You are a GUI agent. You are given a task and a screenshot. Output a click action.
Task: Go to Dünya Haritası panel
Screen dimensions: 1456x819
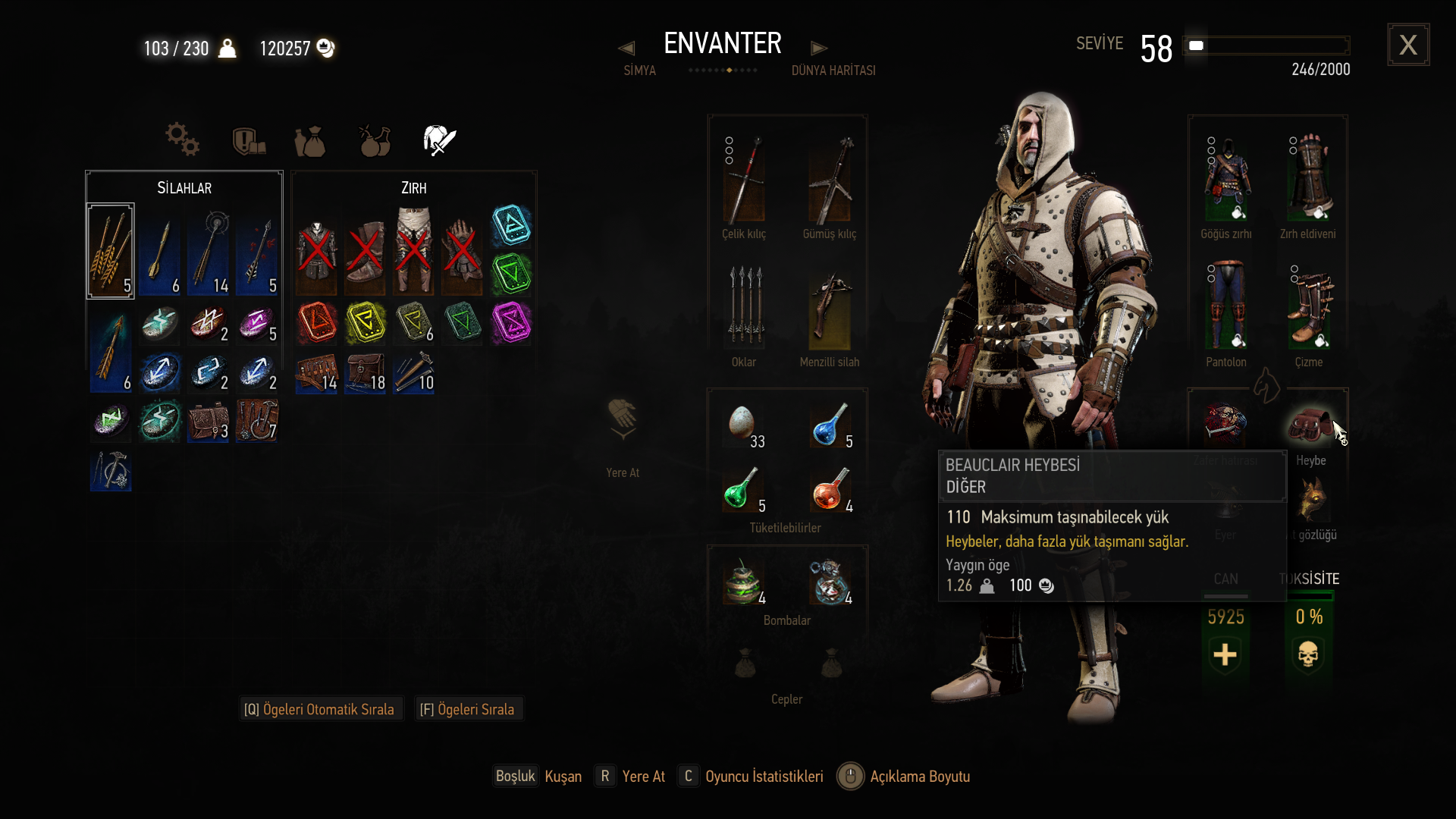(833, 70)
